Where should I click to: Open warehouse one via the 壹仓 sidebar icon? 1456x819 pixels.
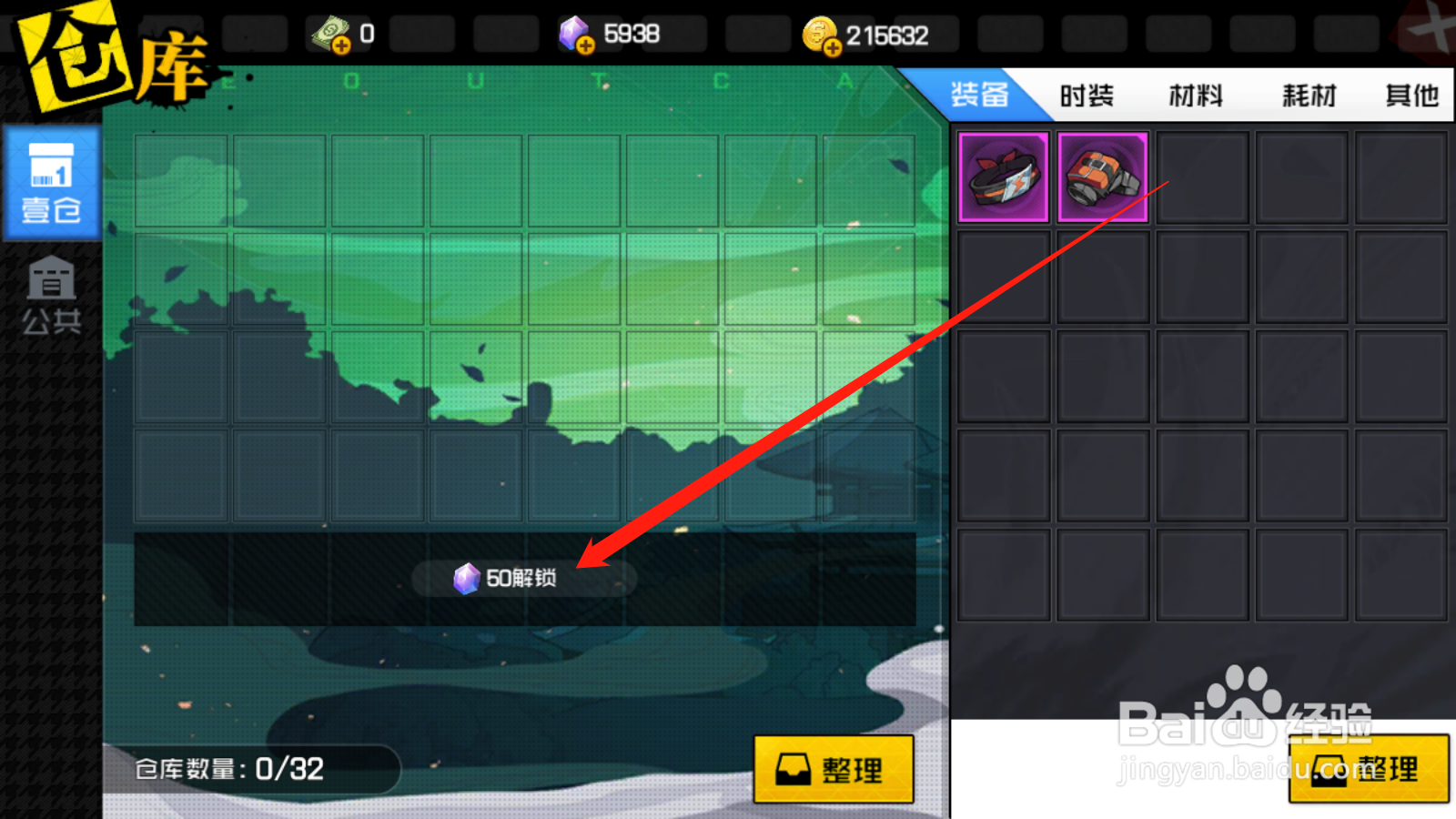[x=52, y=182]
